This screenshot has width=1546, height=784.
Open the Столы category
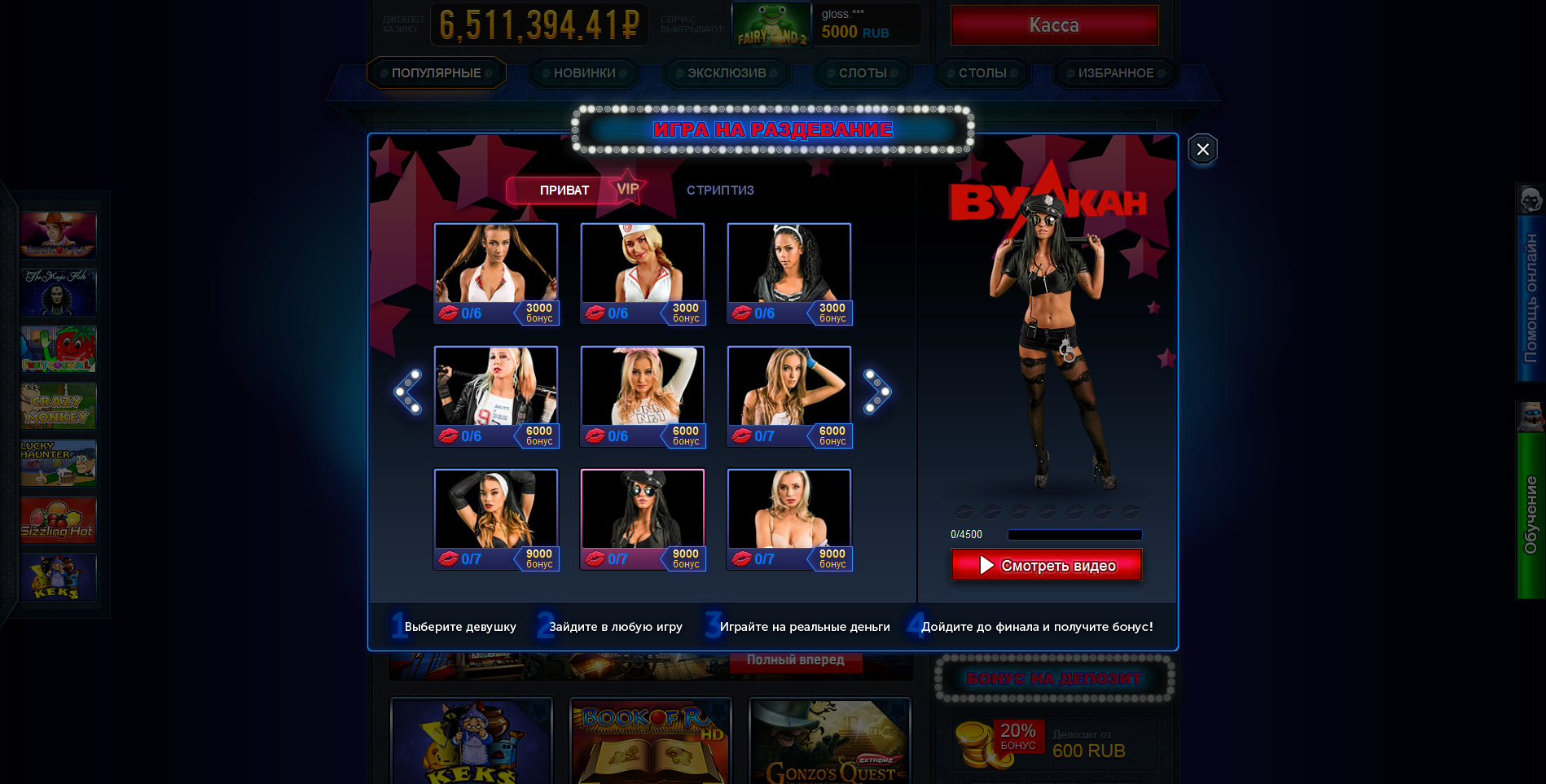[x=982, y=73]
